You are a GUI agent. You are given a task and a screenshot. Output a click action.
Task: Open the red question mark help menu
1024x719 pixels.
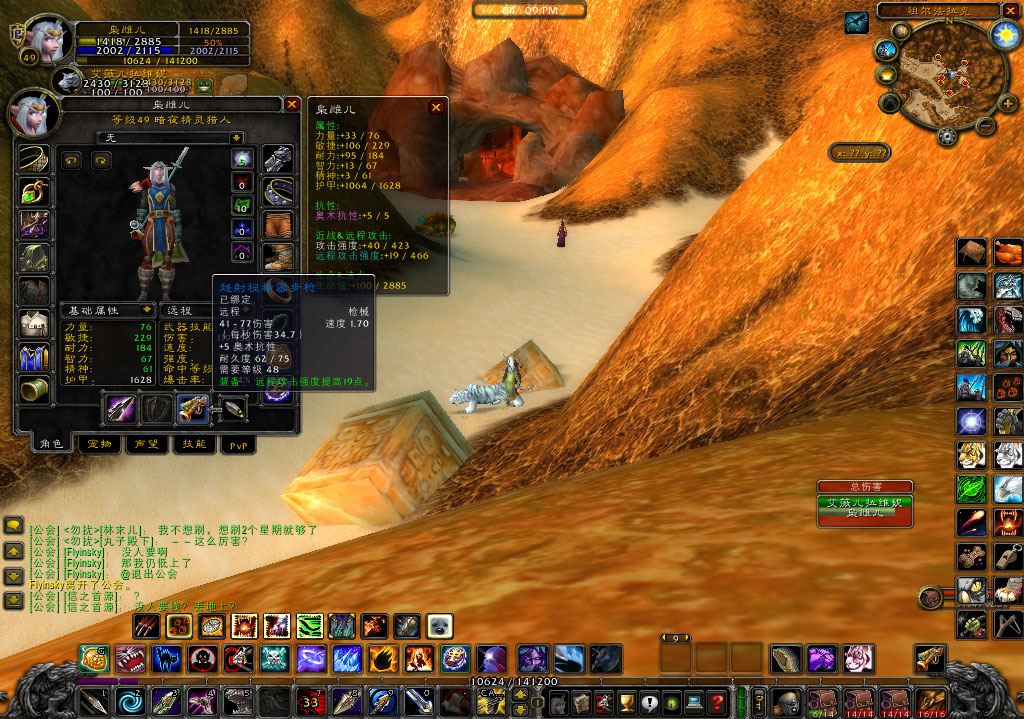point(716,702)
